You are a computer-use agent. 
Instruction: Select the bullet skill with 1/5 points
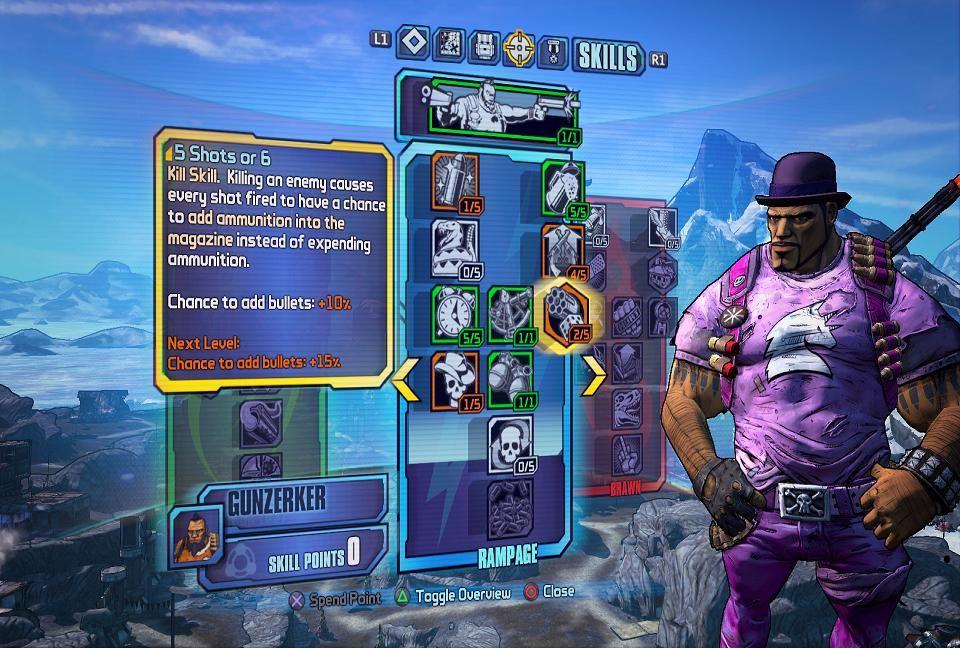(455, 182)
